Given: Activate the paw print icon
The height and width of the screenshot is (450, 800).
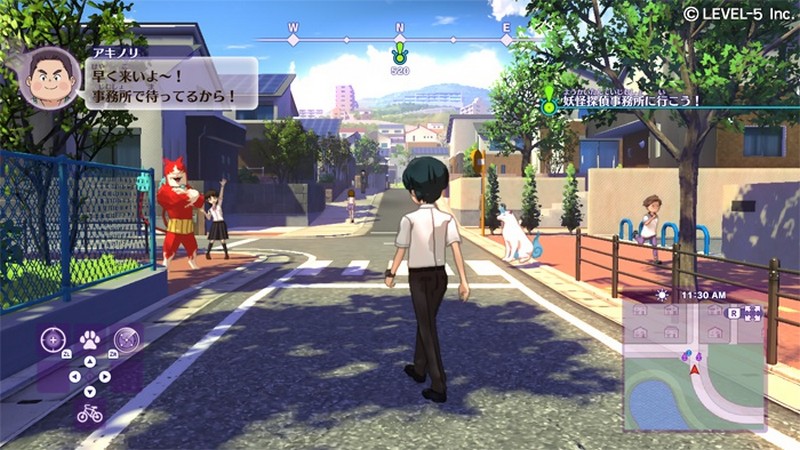Looking at the screenshot, I should [89, 339].
